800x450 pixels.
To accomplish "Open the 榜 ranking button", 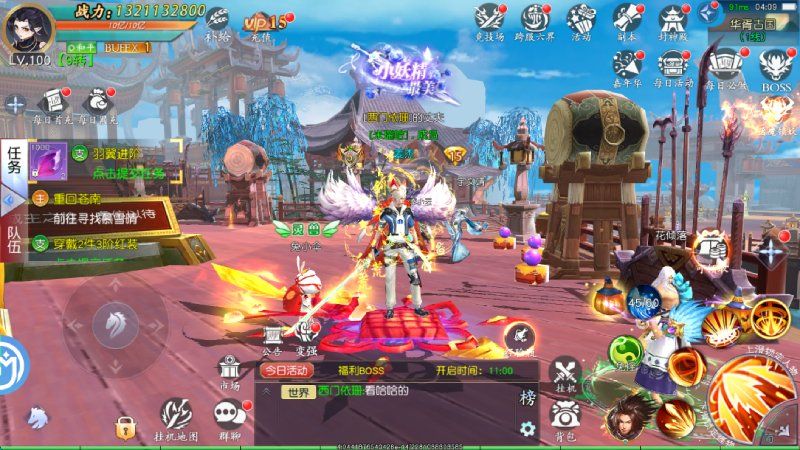I will pyautogui.click(x=527, y=398).
